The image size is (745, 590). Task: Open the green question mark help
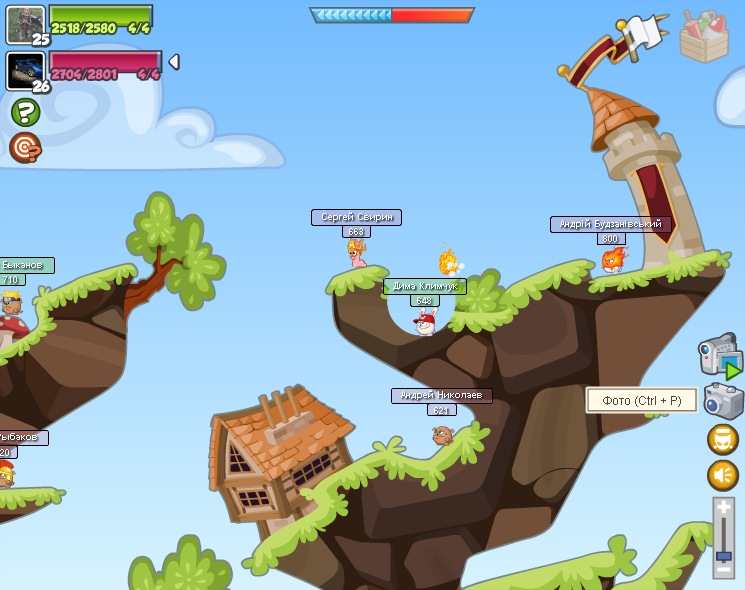point(25,112)
